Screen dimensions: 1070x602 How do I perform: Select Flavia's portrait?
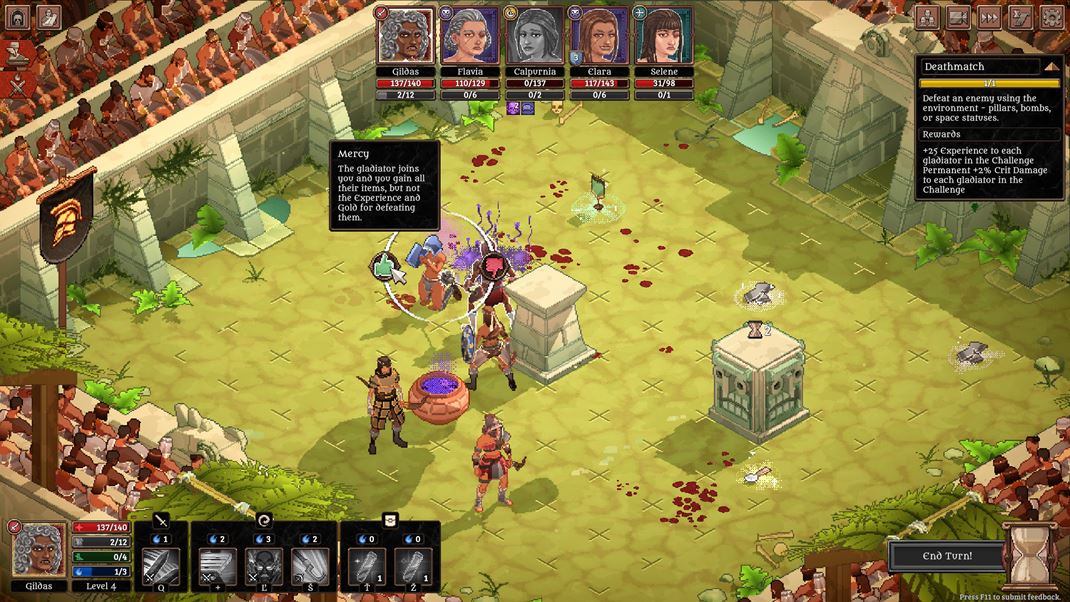point(470,36)
